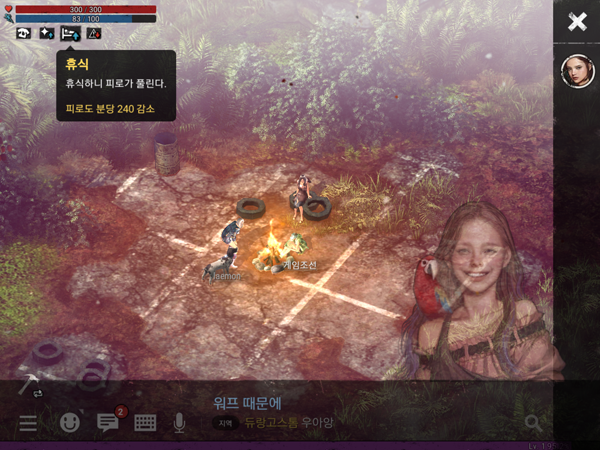Select the woman's portrait avatar
The height and width of the screenshot is (450, 600).
tap(577, 71)
